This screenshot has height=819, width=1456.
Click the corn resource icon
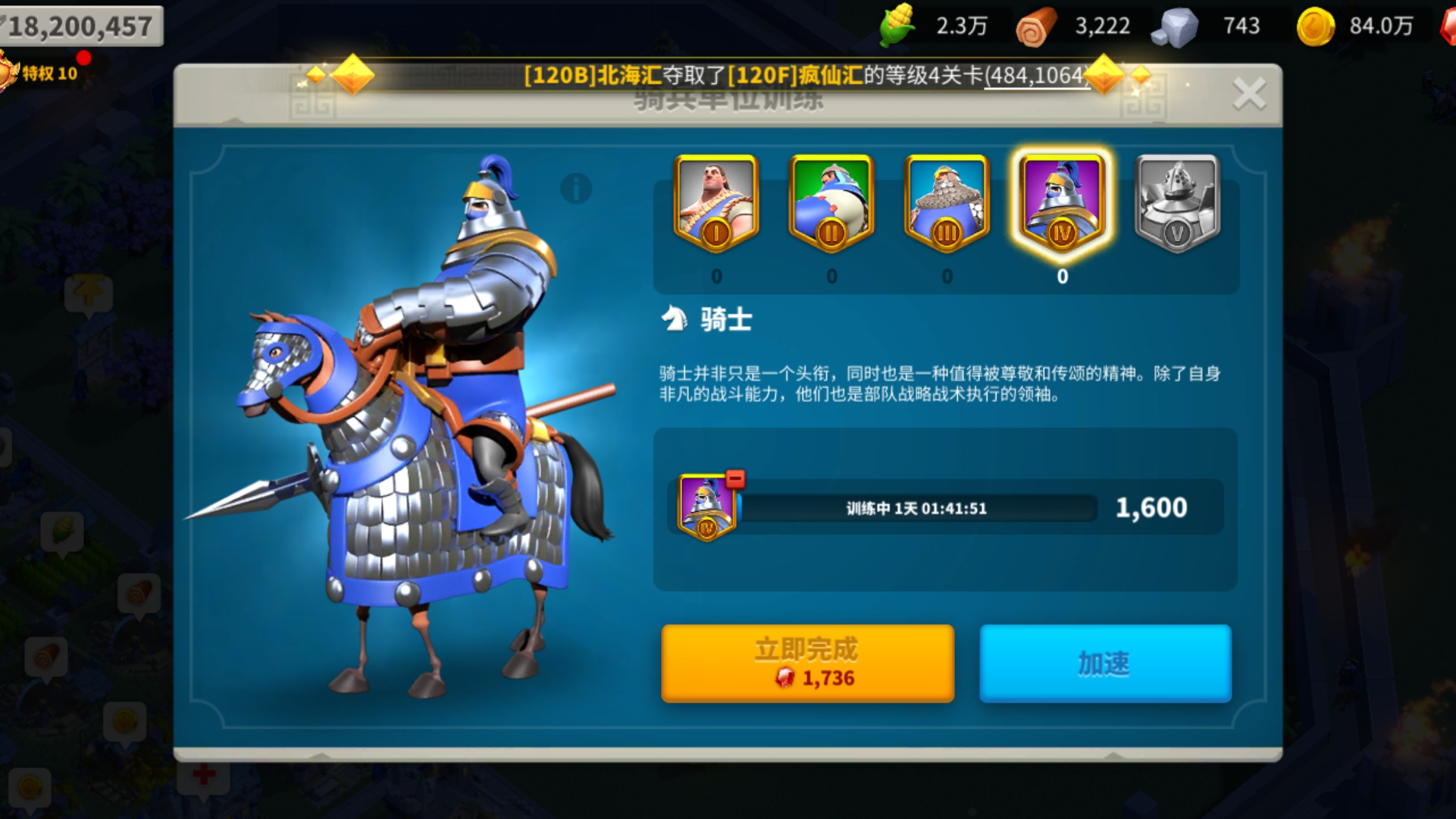click(897, 25)
